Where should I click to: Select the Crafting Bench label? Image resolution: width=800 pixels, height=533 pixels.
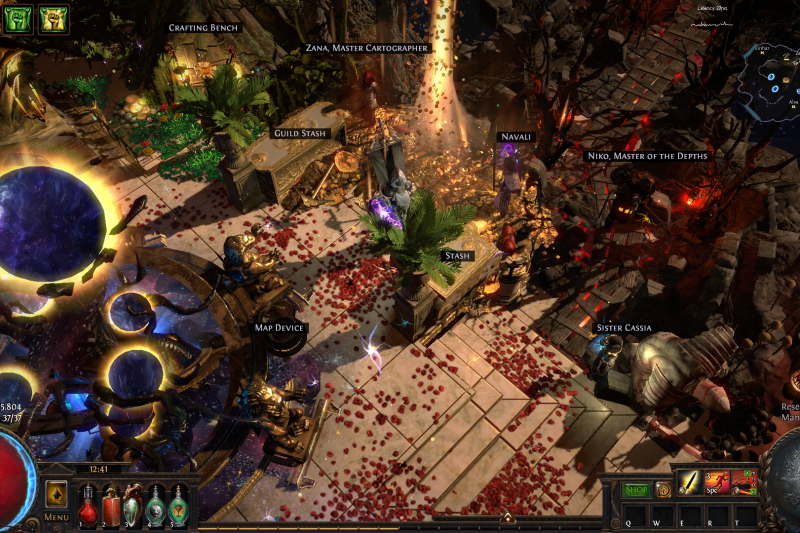[204, 28]
